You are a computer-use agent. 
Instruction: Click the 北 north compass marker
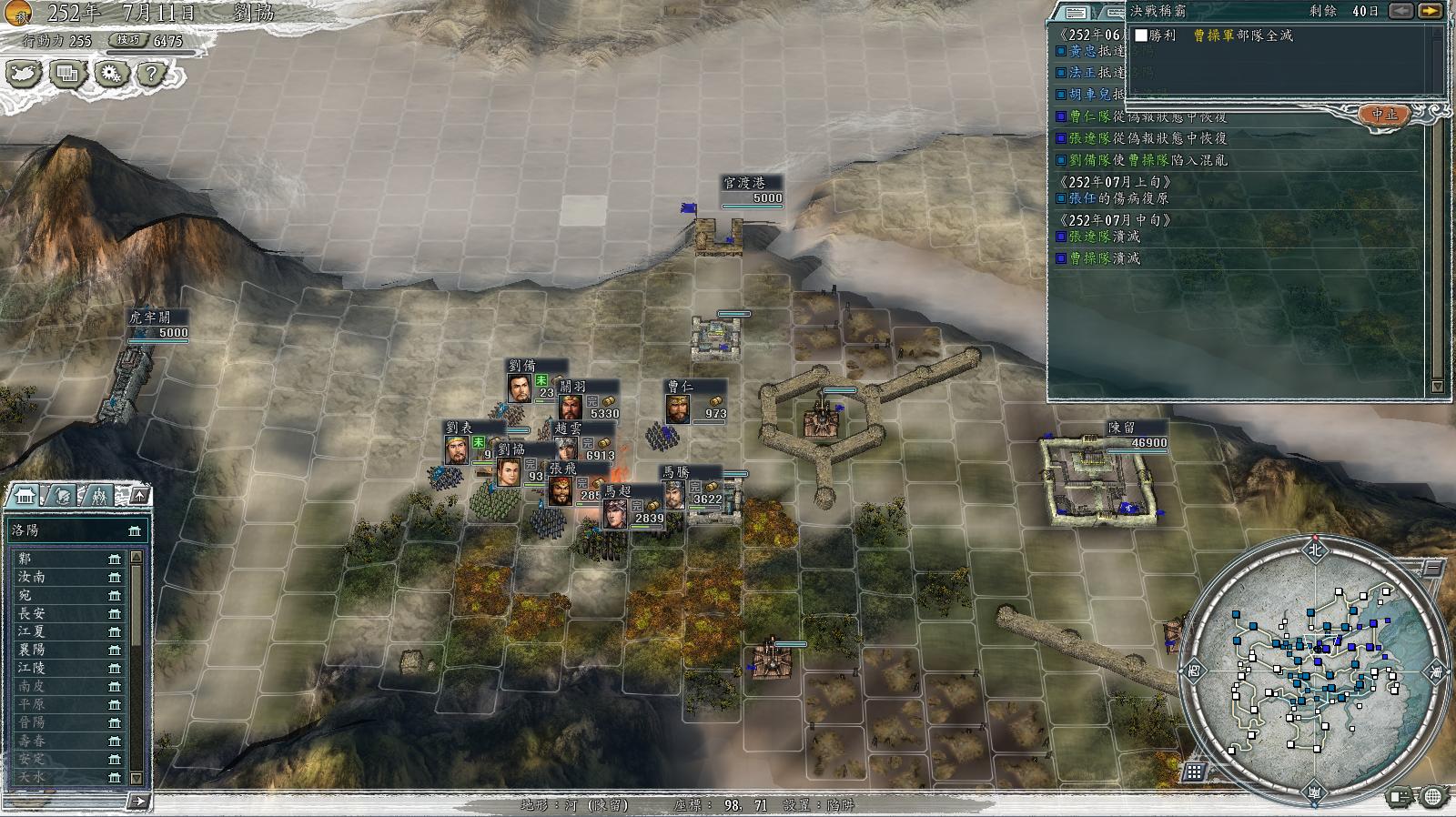point(1314,550)
